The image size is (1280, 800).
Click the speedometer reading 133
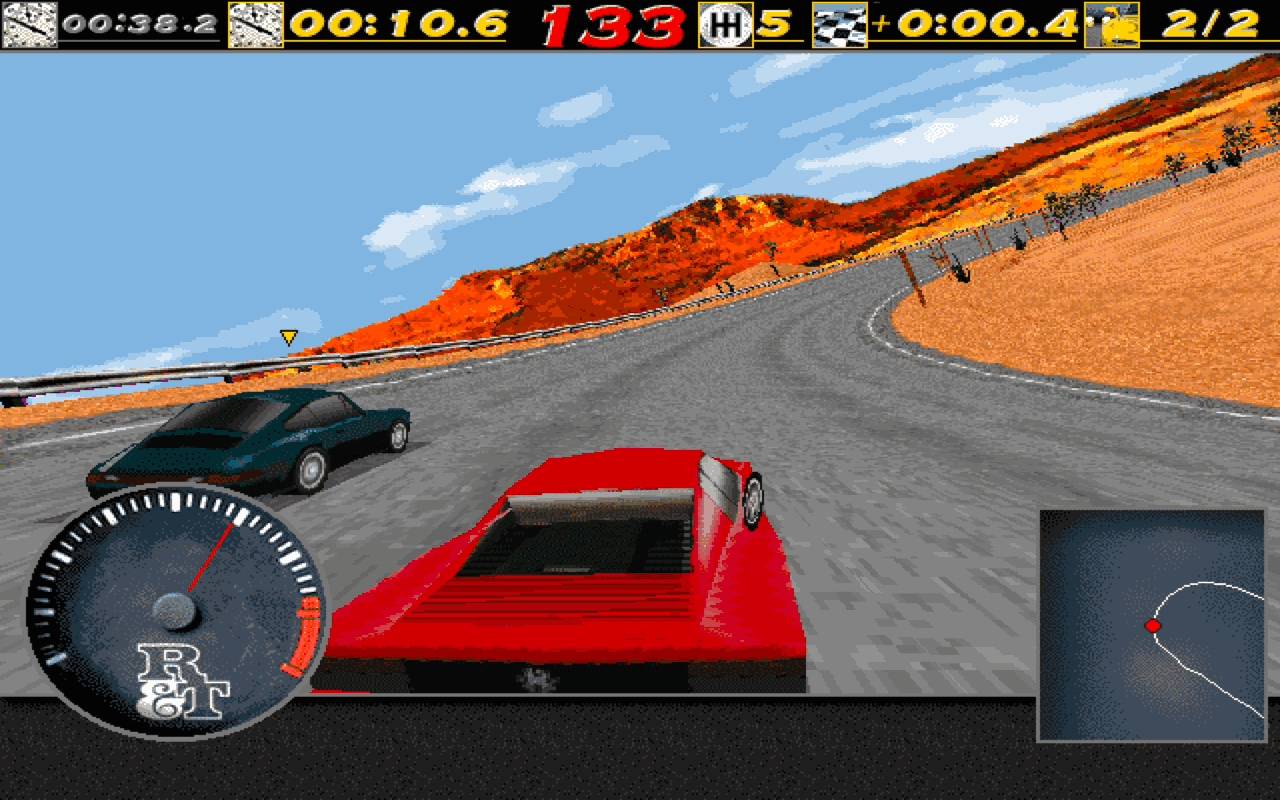coord(616,22)
